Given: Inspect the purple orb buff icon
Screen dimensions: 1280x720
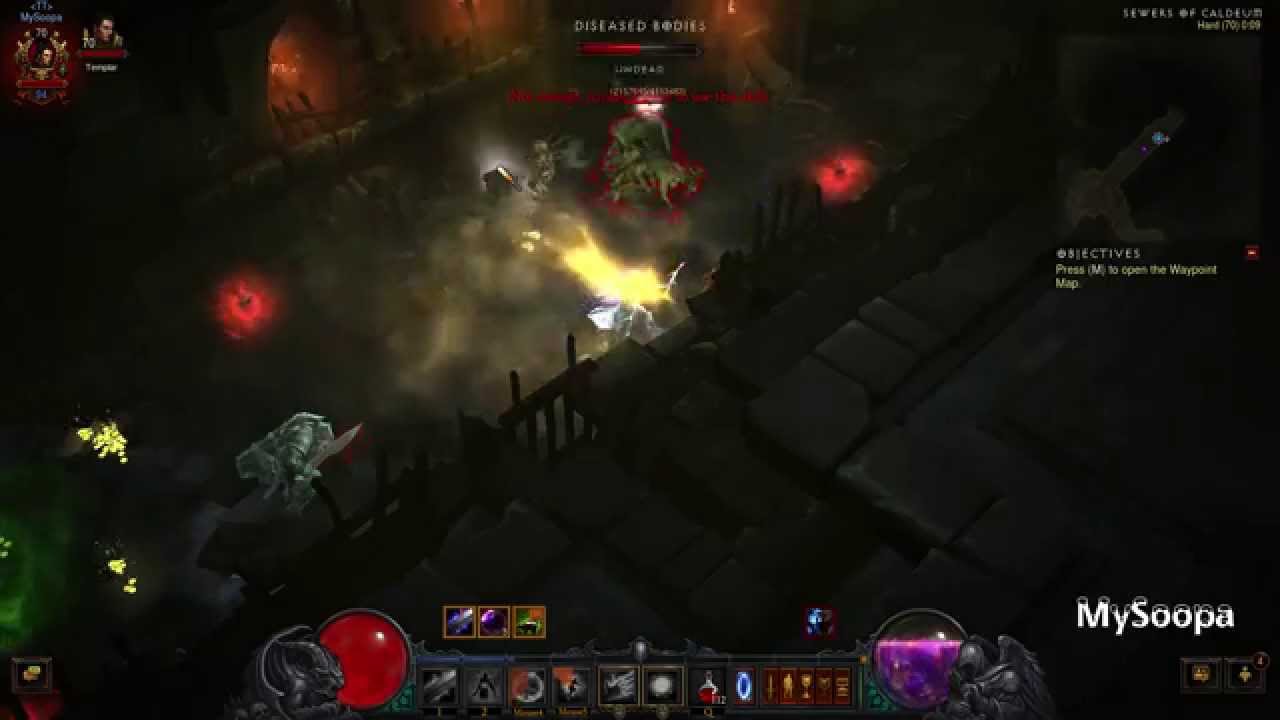Looking at the screenshot, I should point(494,622).
